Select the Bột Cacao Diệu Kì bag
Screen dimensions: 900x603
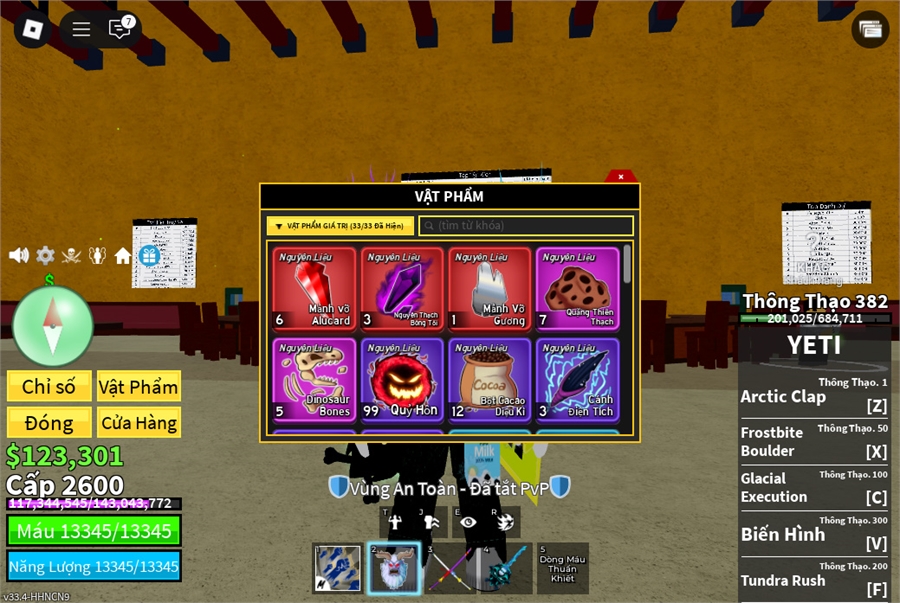coord(490,378)
